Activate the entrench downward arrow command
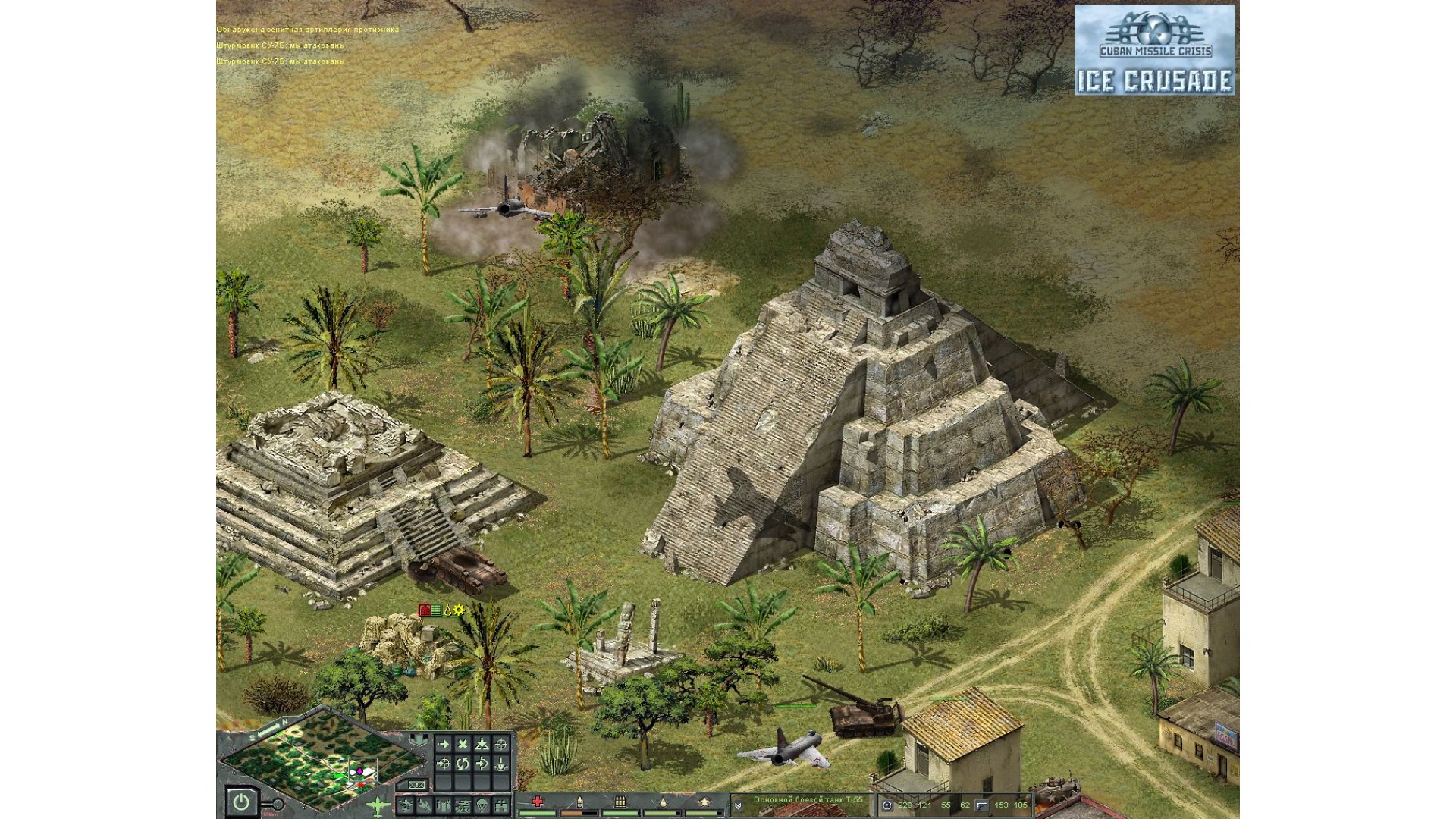Screen dimensions: 1456x819 [501, 764]
